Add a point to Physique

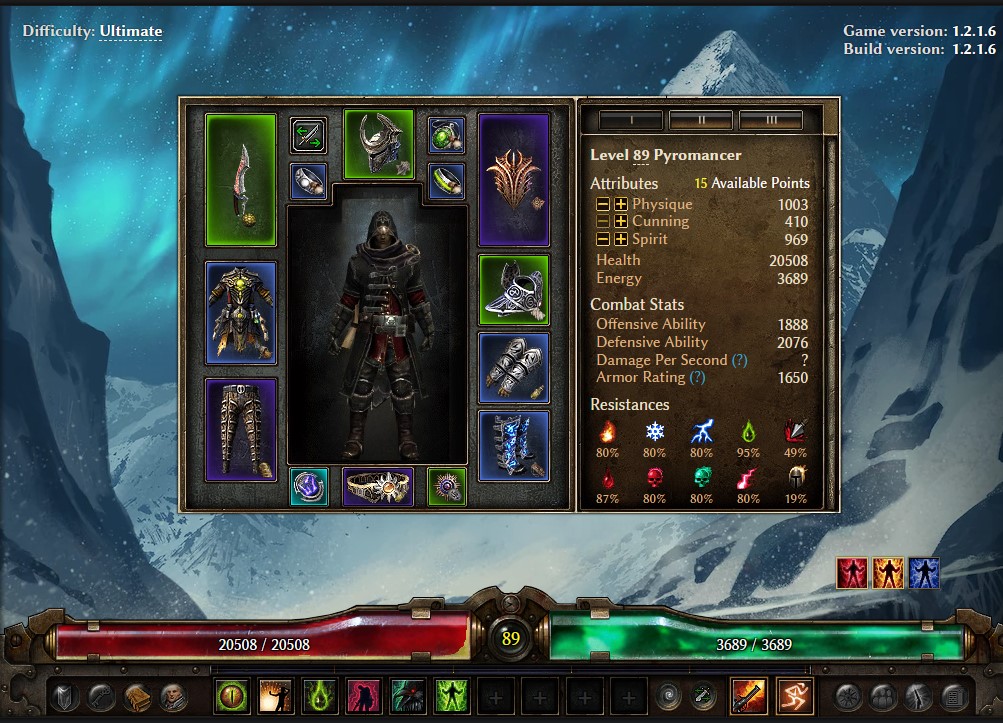(x=621, y=204)
